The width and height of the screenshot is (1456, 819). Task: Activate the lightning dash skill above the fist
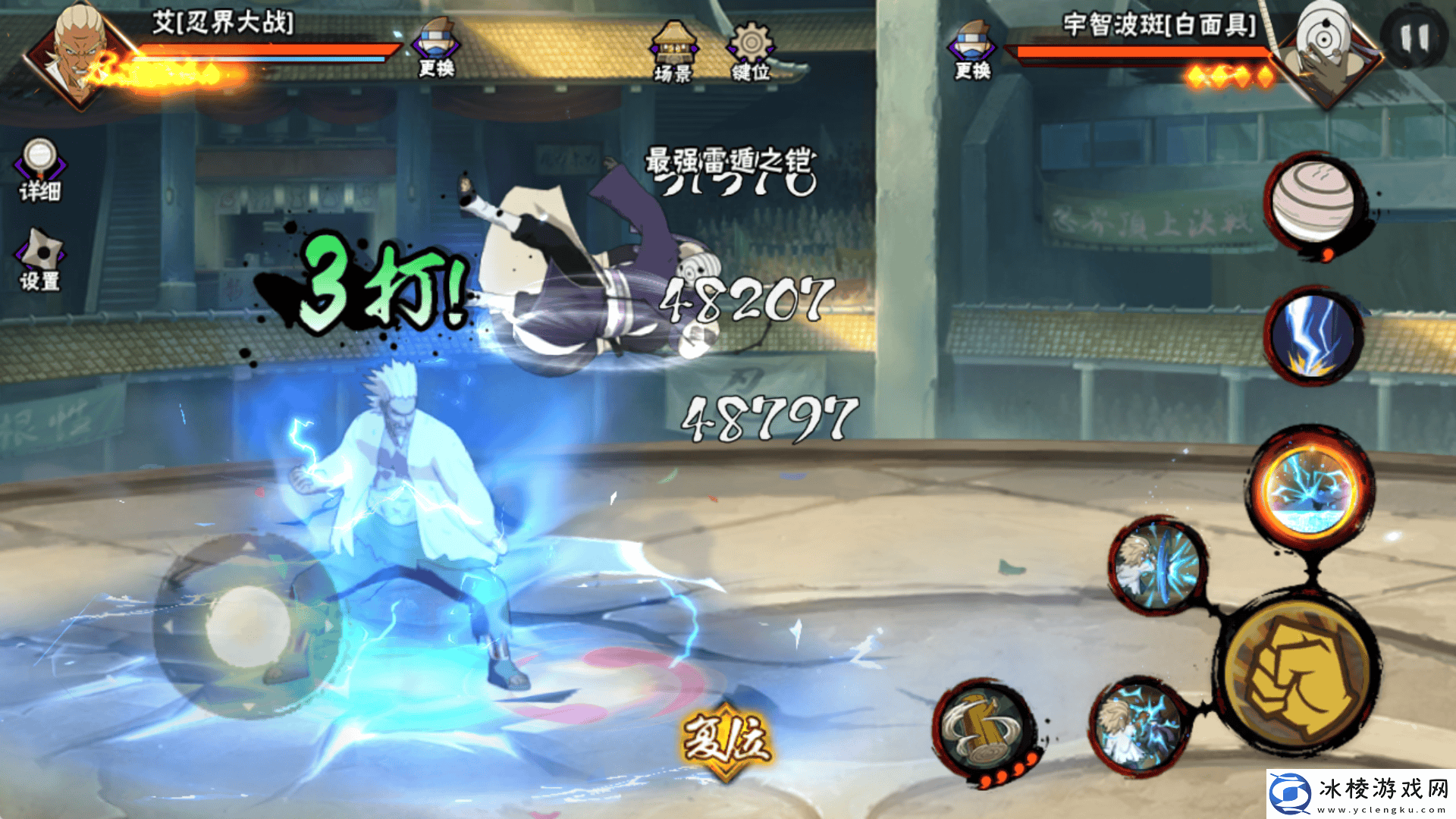click(1157, 566)
